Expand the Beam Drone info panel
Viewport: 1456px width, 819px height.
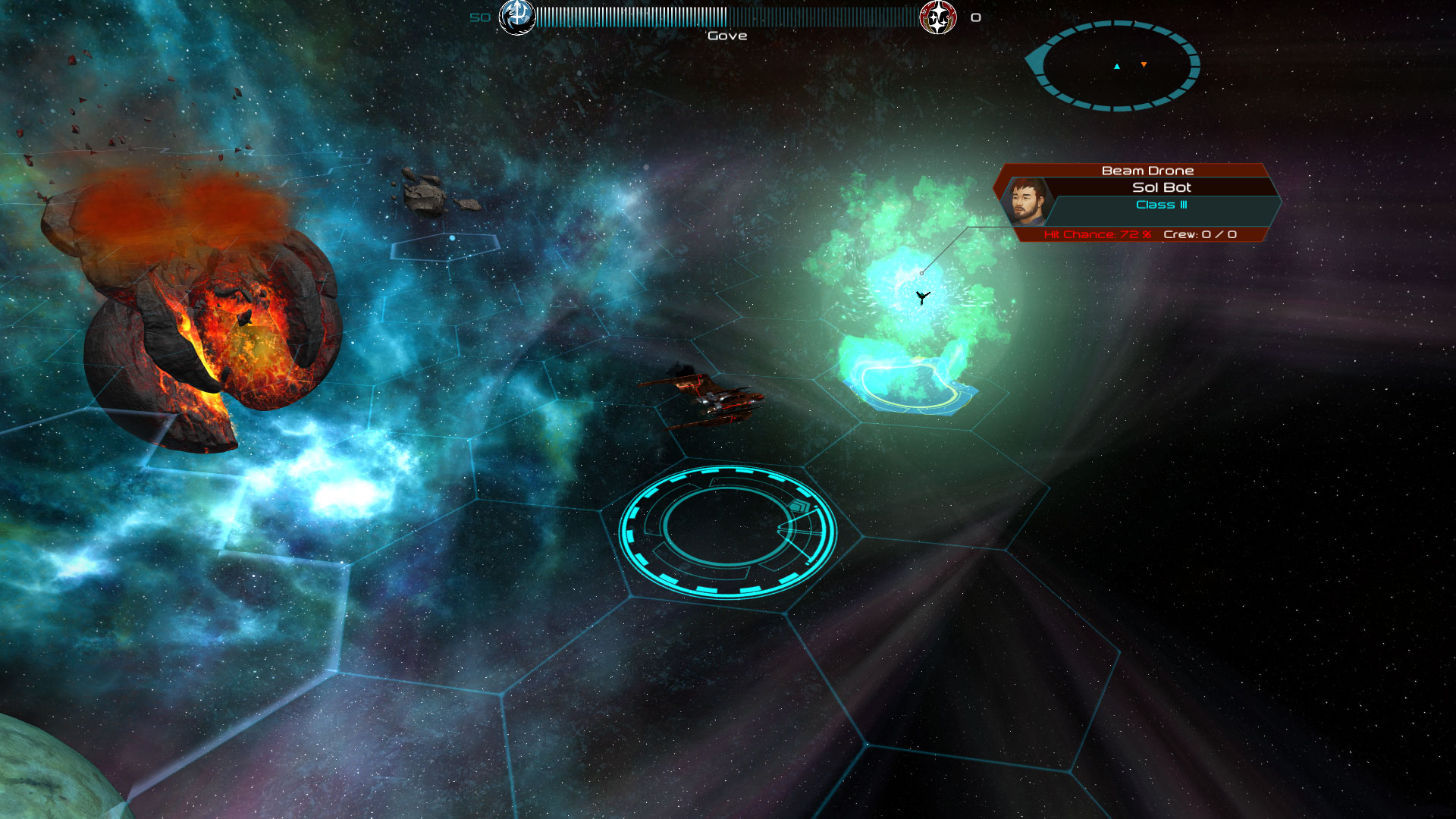(1147, 171)
